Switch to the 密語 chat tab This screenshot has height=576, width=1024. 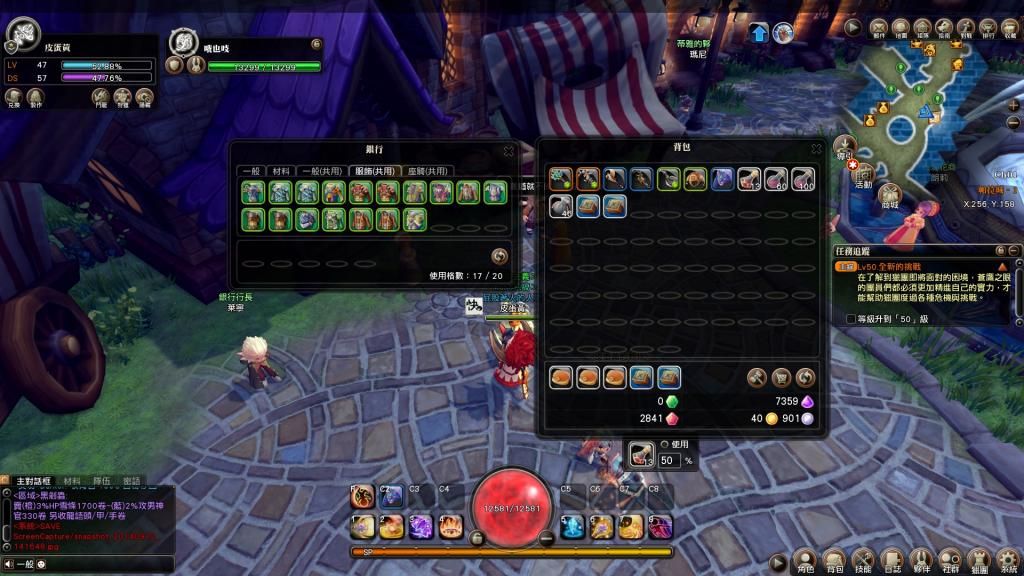click(x=132, y=481)
